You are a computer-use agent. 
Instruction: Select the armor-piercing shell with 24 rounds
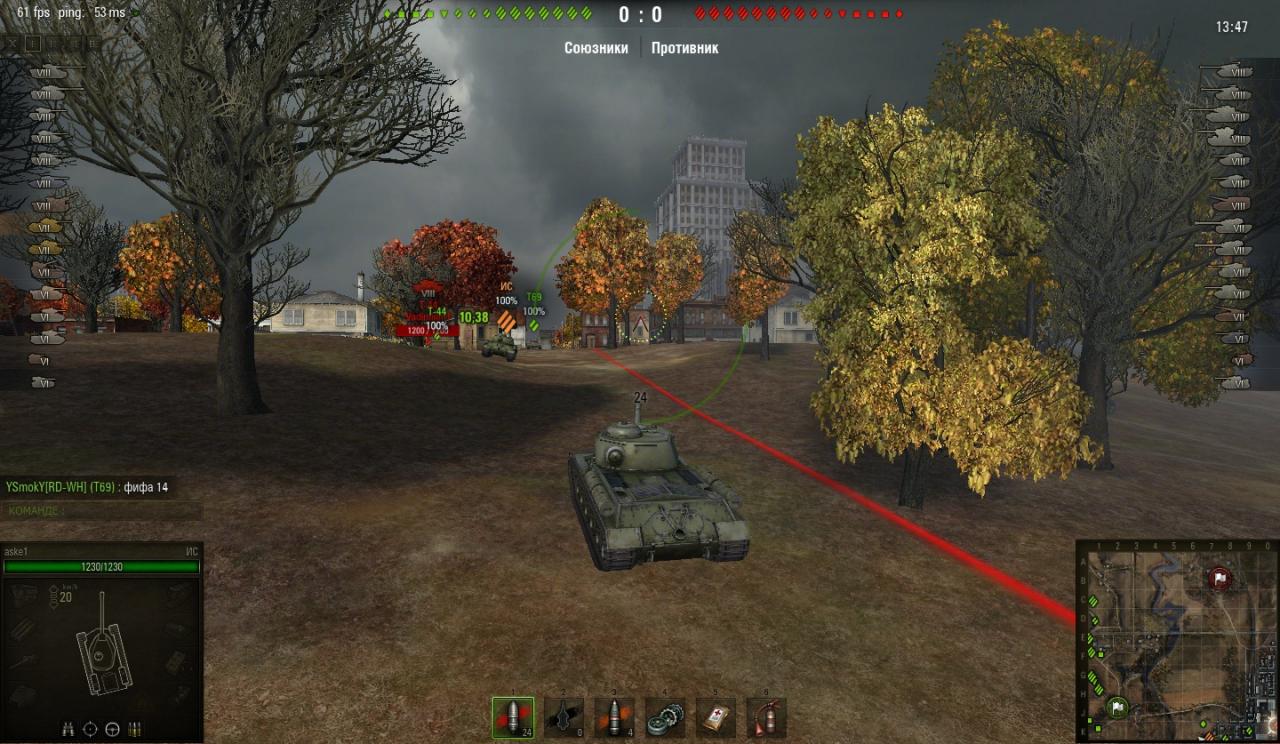coord(513,717)
